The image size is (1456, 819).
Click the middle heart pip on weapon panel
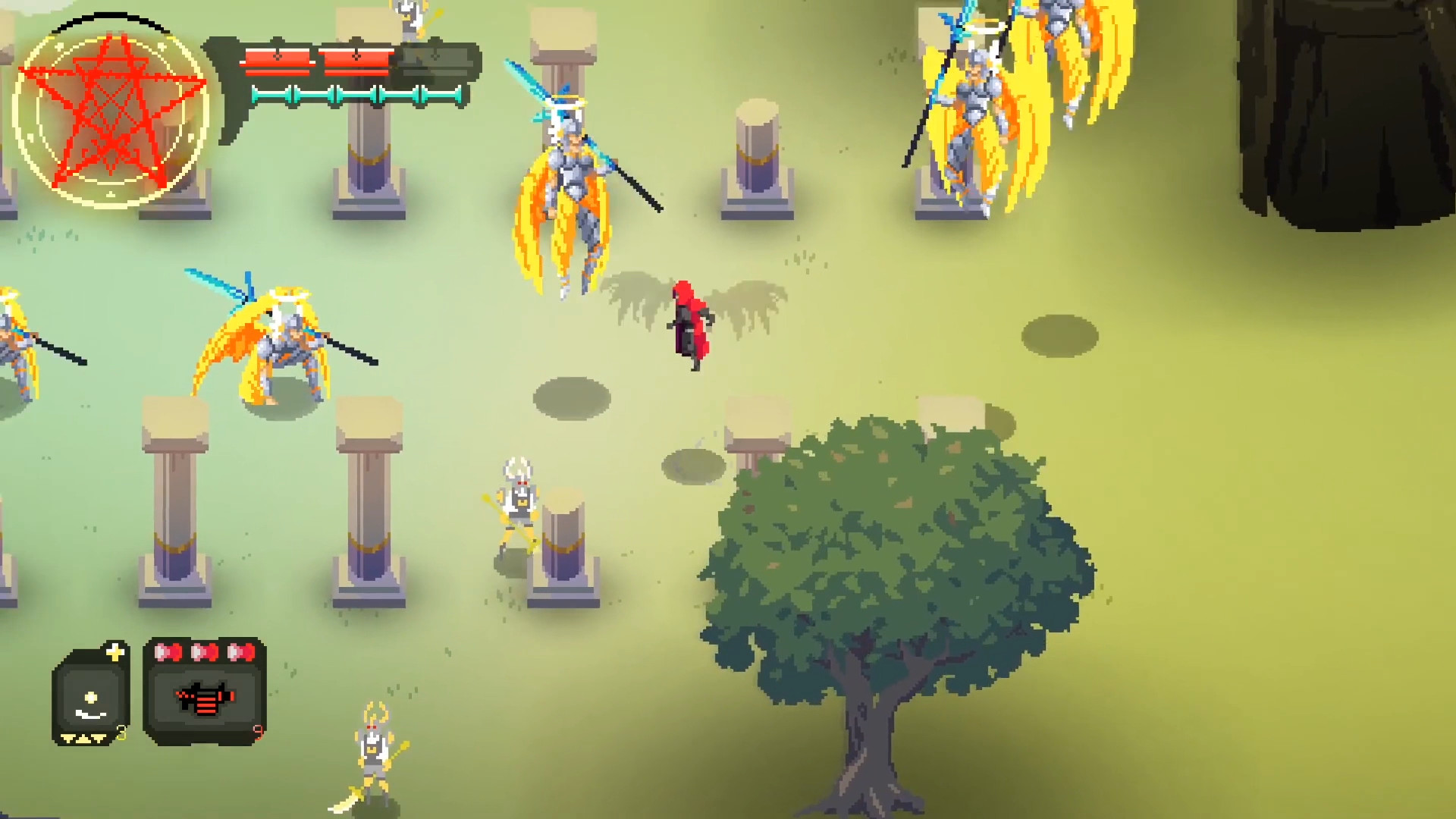204,654
